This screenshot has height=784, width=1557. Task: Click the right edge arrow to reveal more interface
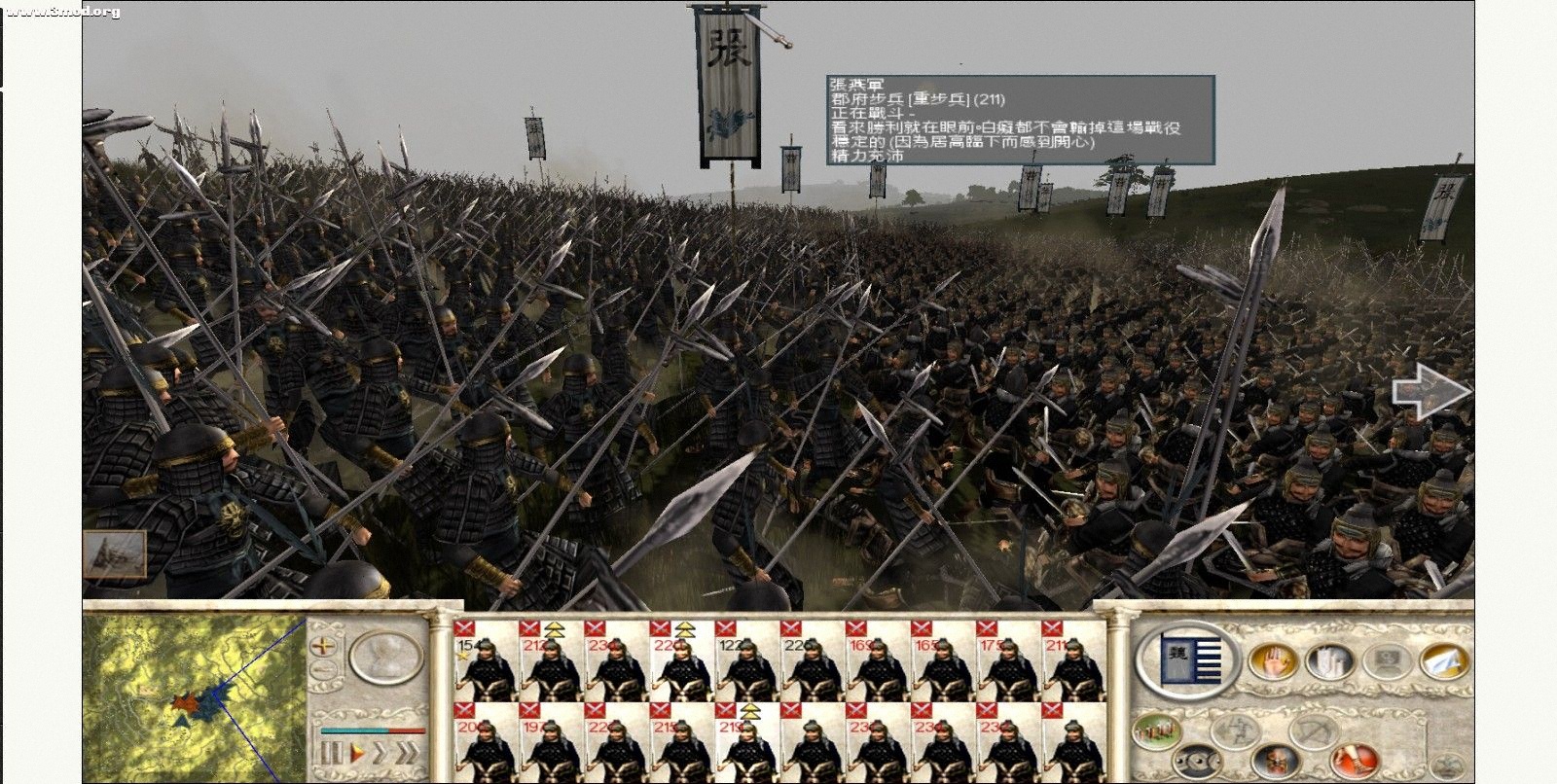click(x=1430, y=389)
